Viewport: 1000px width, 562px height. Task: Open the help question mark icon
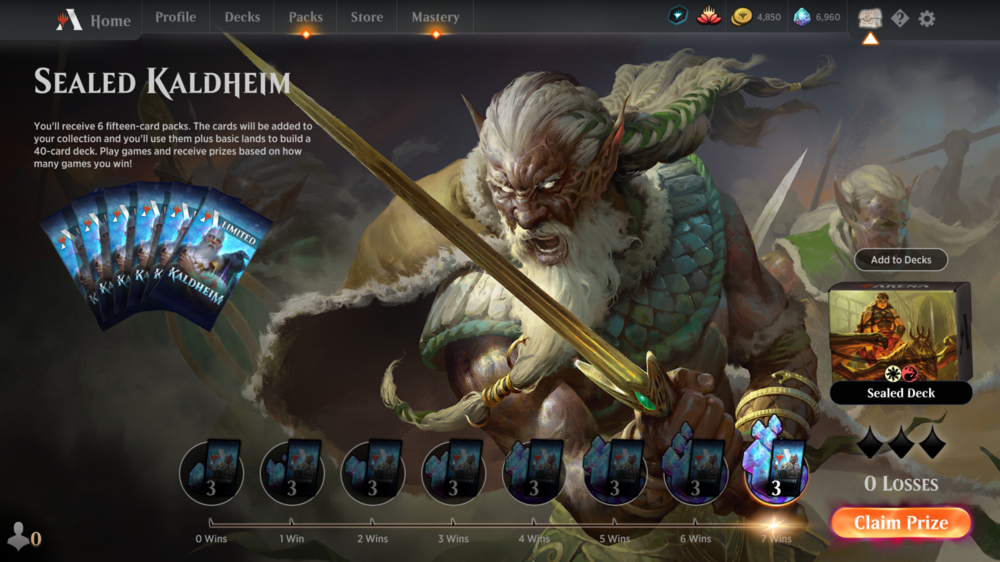click(x=900, y=18)
